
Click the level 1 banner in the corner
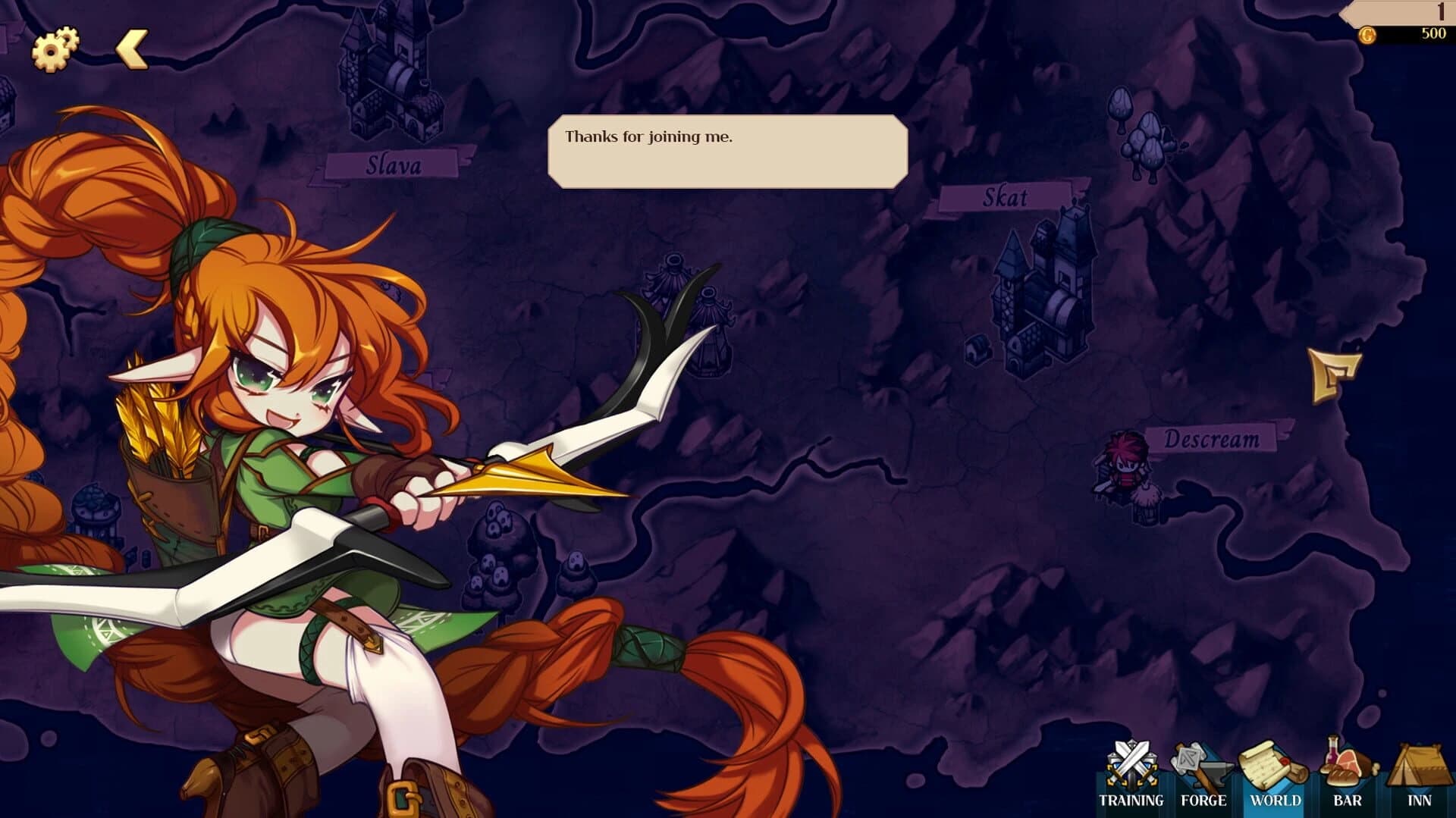[x=1439, y=11]
